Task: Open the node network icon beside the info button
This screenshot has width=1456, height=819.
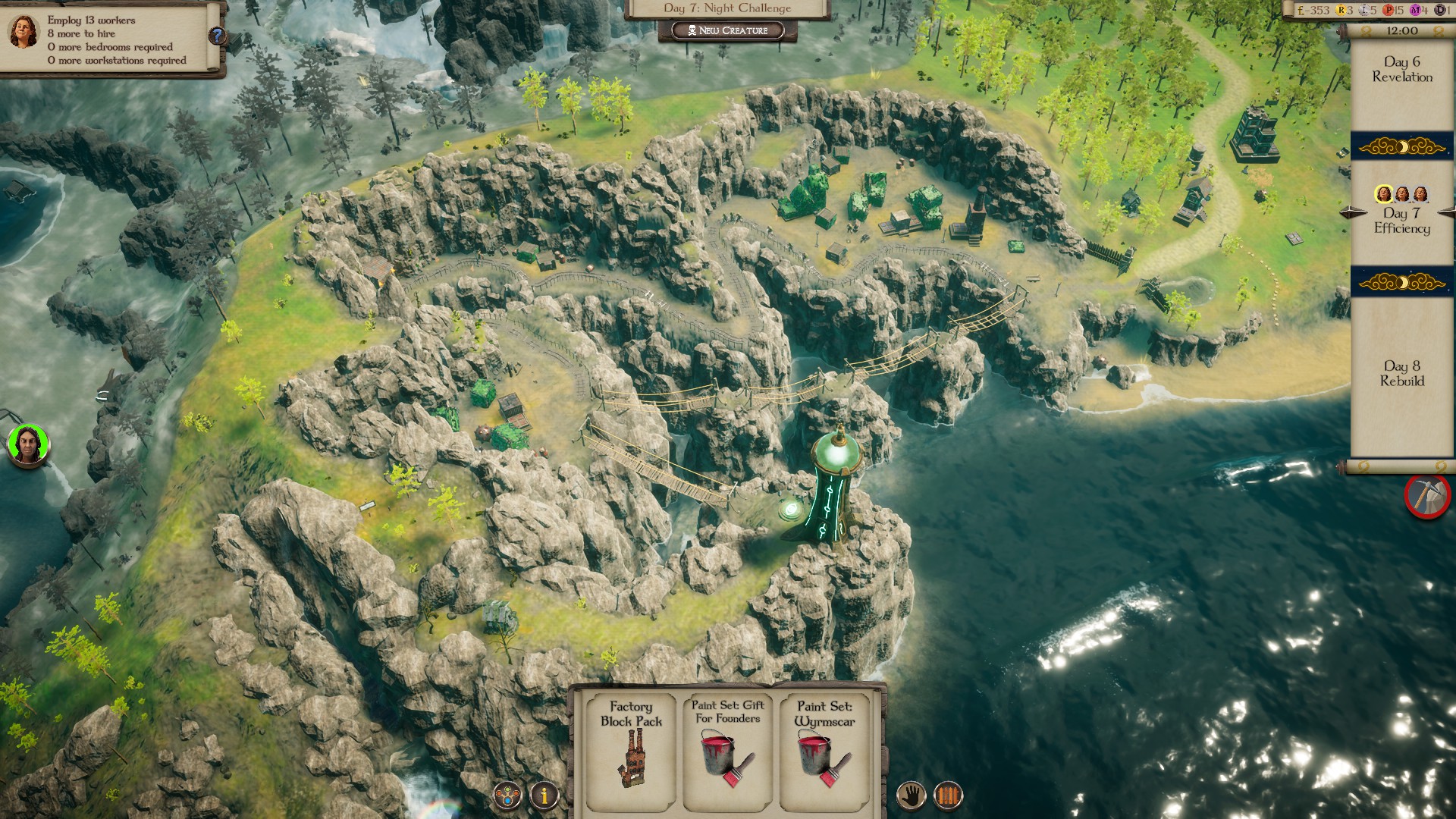Action: [x=506, y=794]
